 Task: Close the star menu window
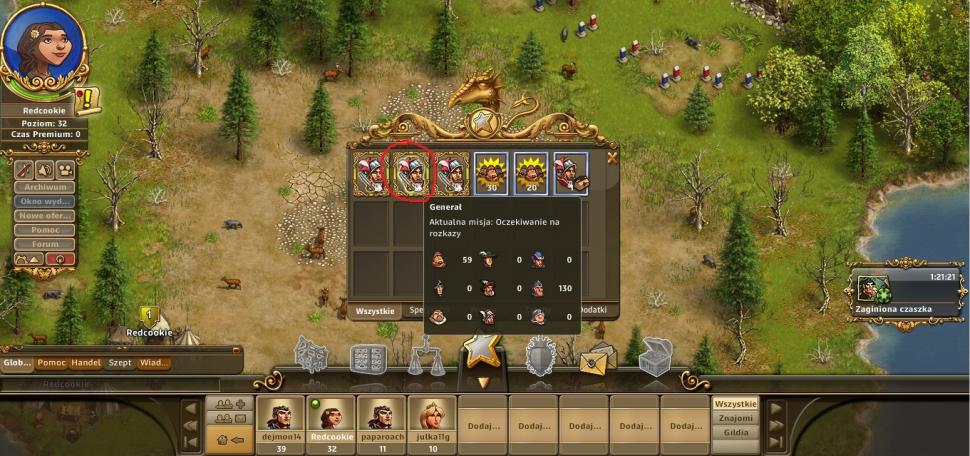tap(612, 156)
